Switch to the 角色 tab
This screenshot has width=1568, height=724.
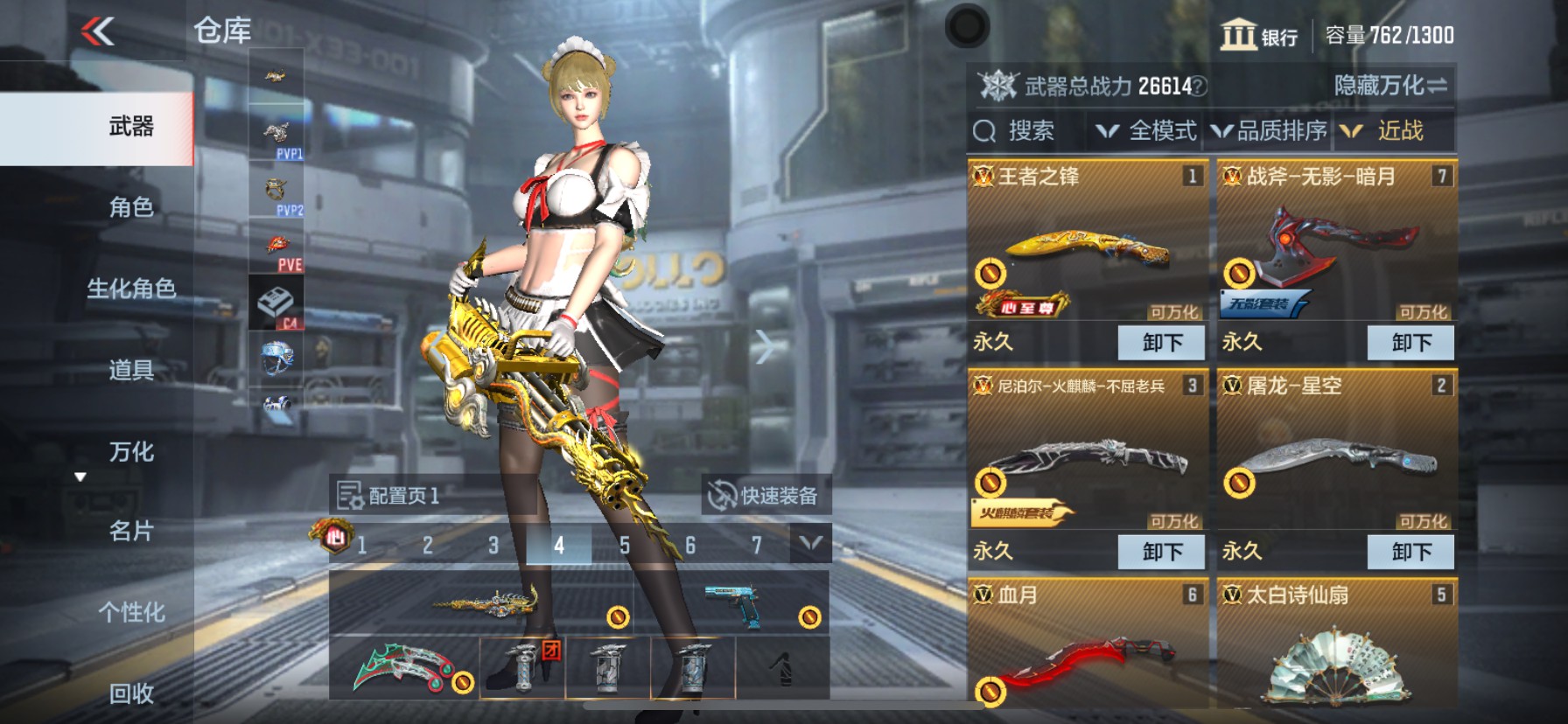click(131, 207)
